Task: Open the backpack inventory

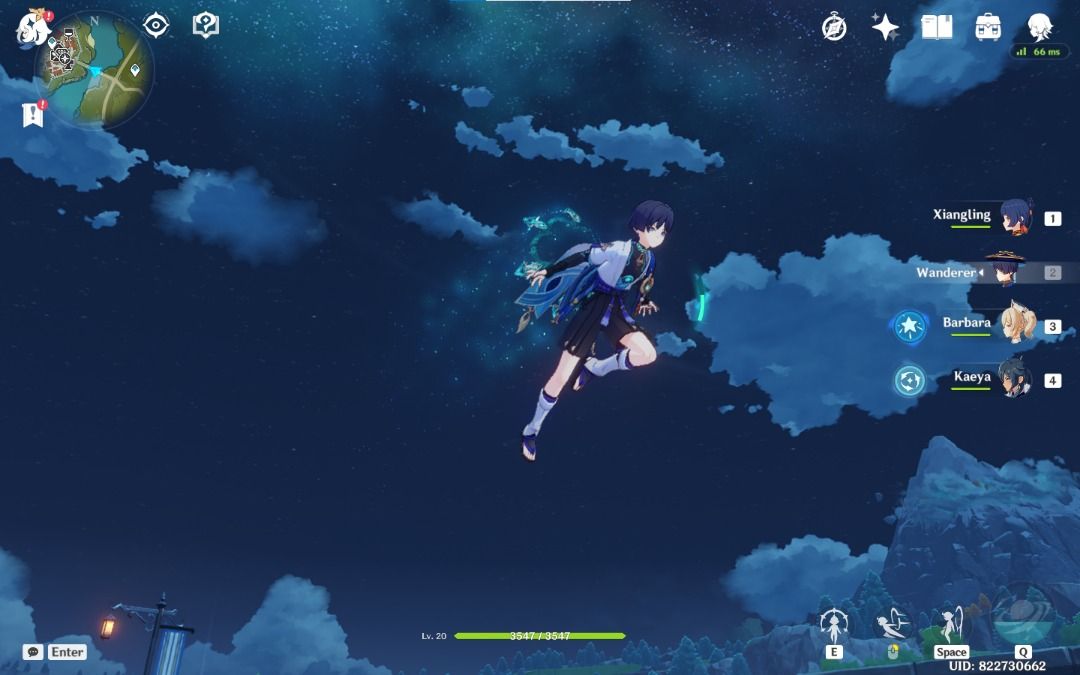Action: click(x=989, y=27)
